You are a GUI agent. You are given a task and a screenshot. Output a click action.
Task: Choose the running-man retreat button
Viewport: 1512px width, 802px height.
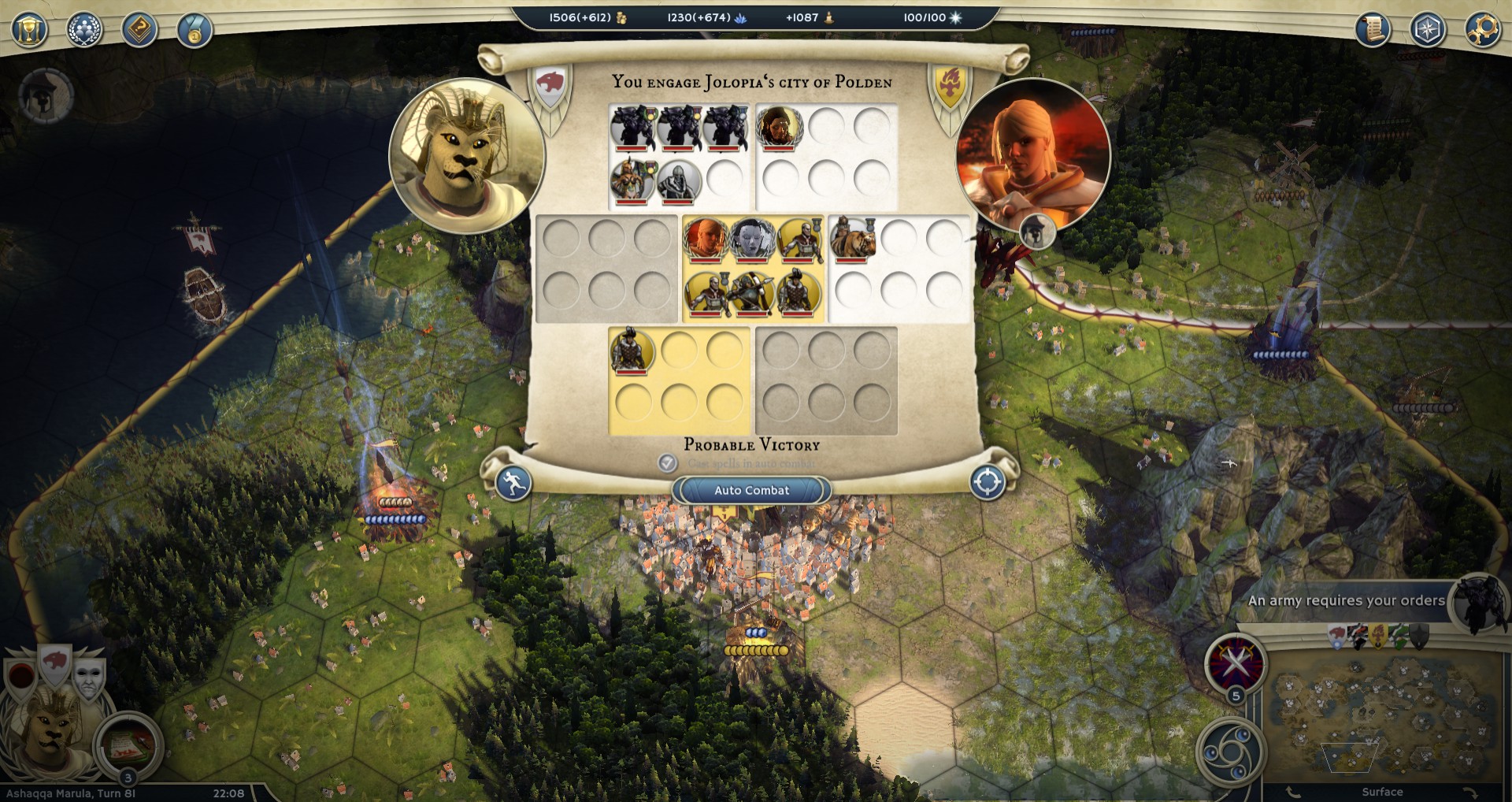(513, 482)
